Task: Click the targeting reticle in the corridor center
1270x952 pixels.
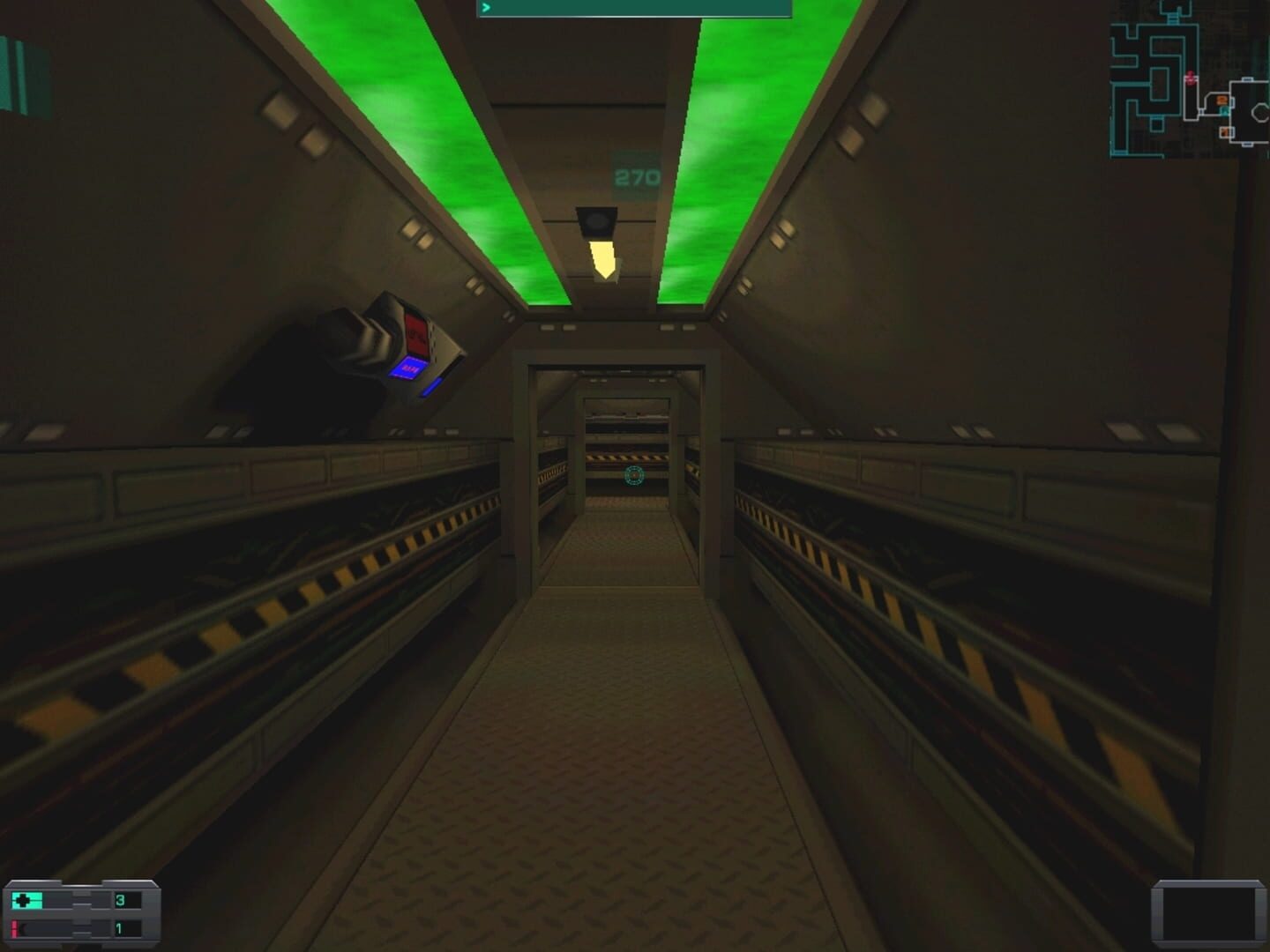Action: click(x=633, y=476)
